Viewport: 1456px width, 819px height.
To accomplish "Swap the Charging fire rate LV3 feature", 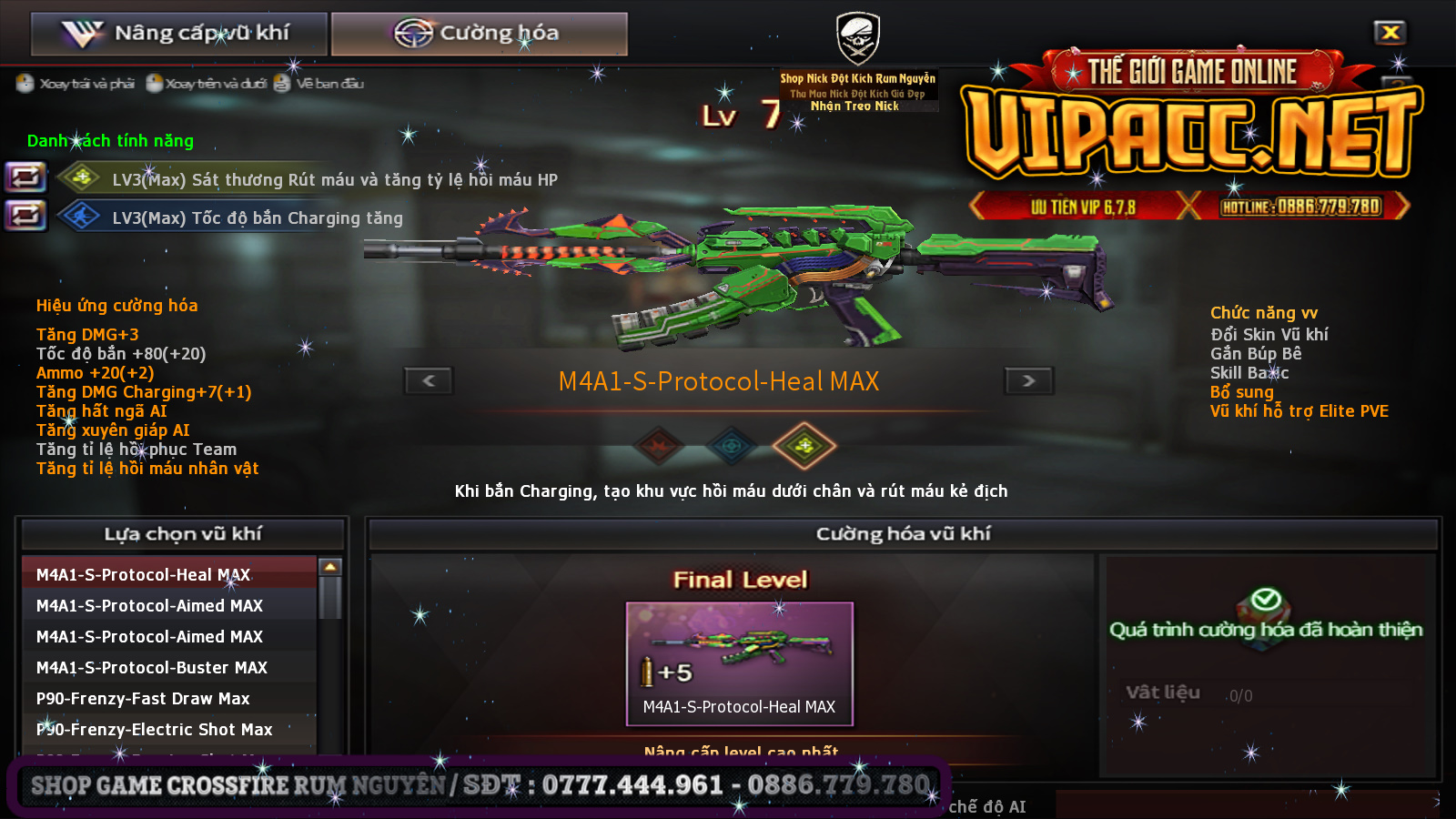I will [x=25, y=216].
